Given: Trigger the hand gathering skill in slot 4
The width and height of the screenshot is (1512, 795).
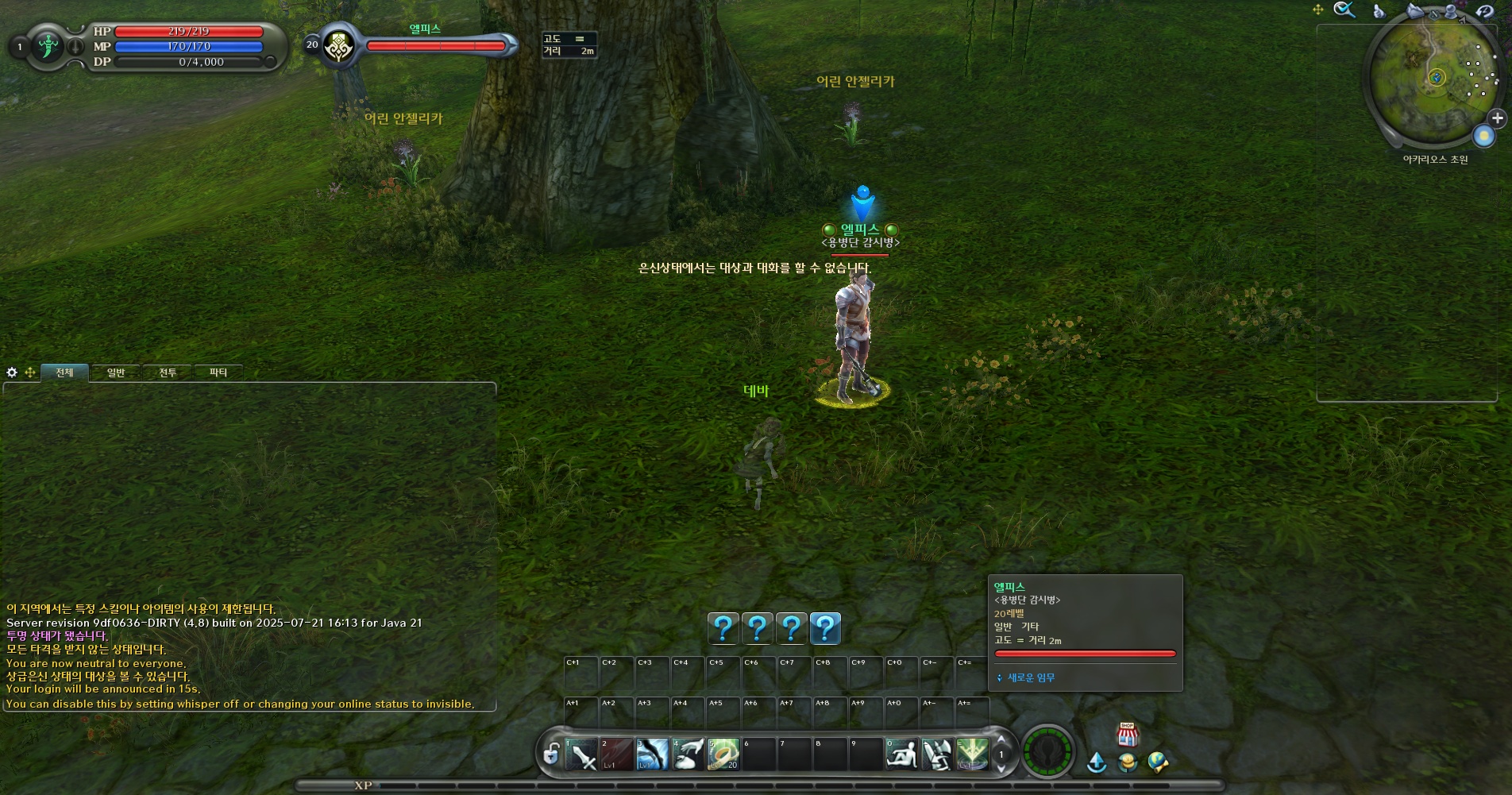Looking at the screenshot, I should coord(688,754).
